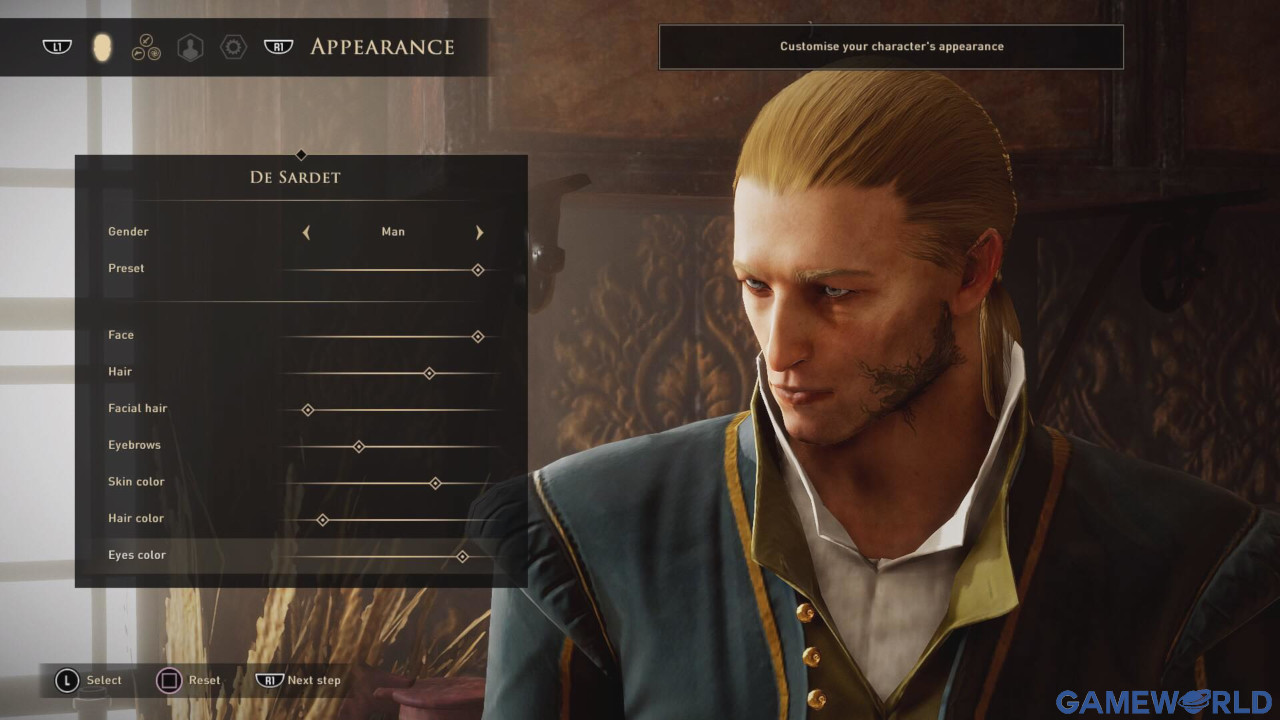Move the Facial hair slider
The image size is (1280, 720).
308,410
